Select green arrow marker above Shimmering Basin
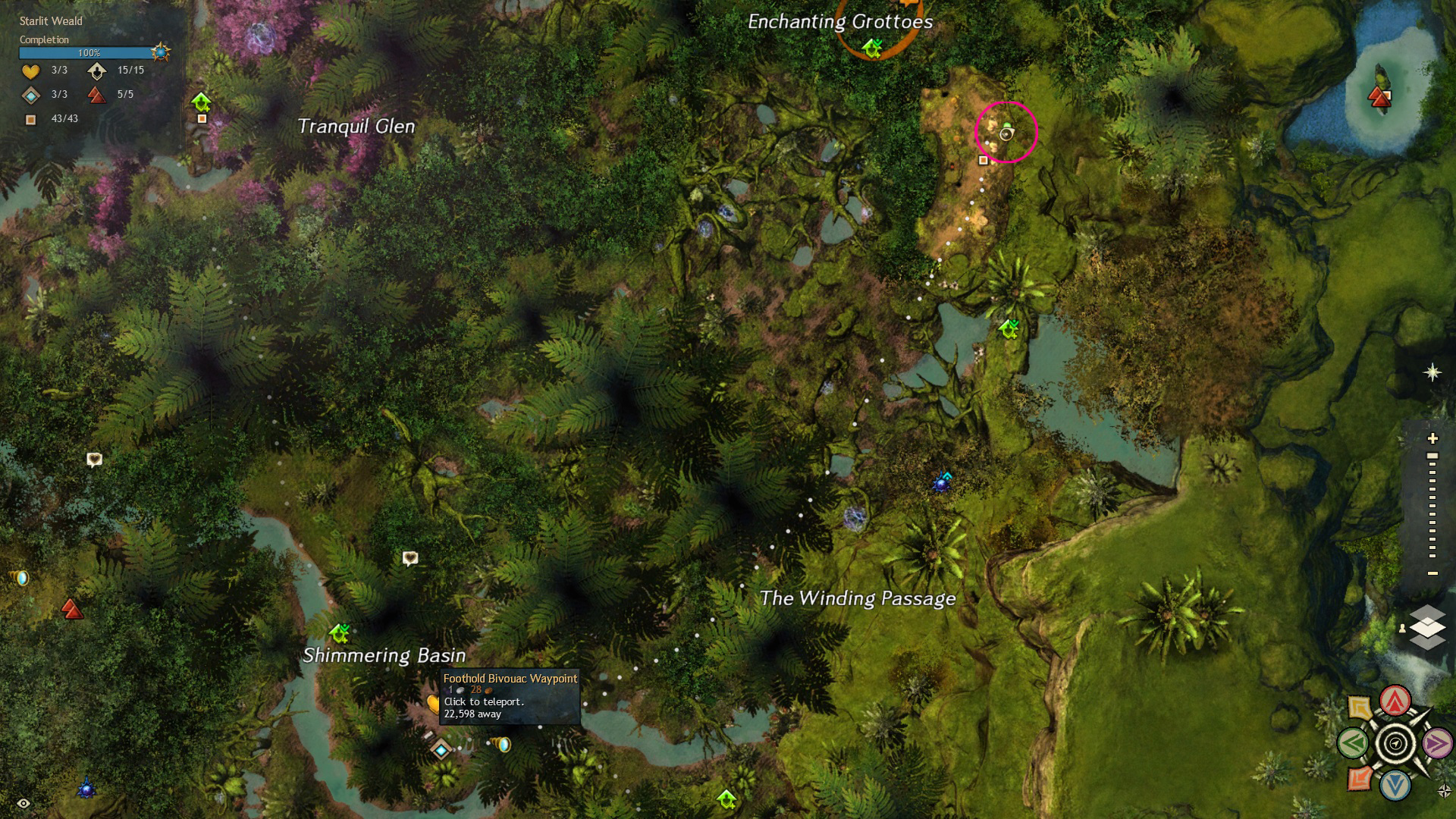1456x819 pixels. click(x=340, y=632)
